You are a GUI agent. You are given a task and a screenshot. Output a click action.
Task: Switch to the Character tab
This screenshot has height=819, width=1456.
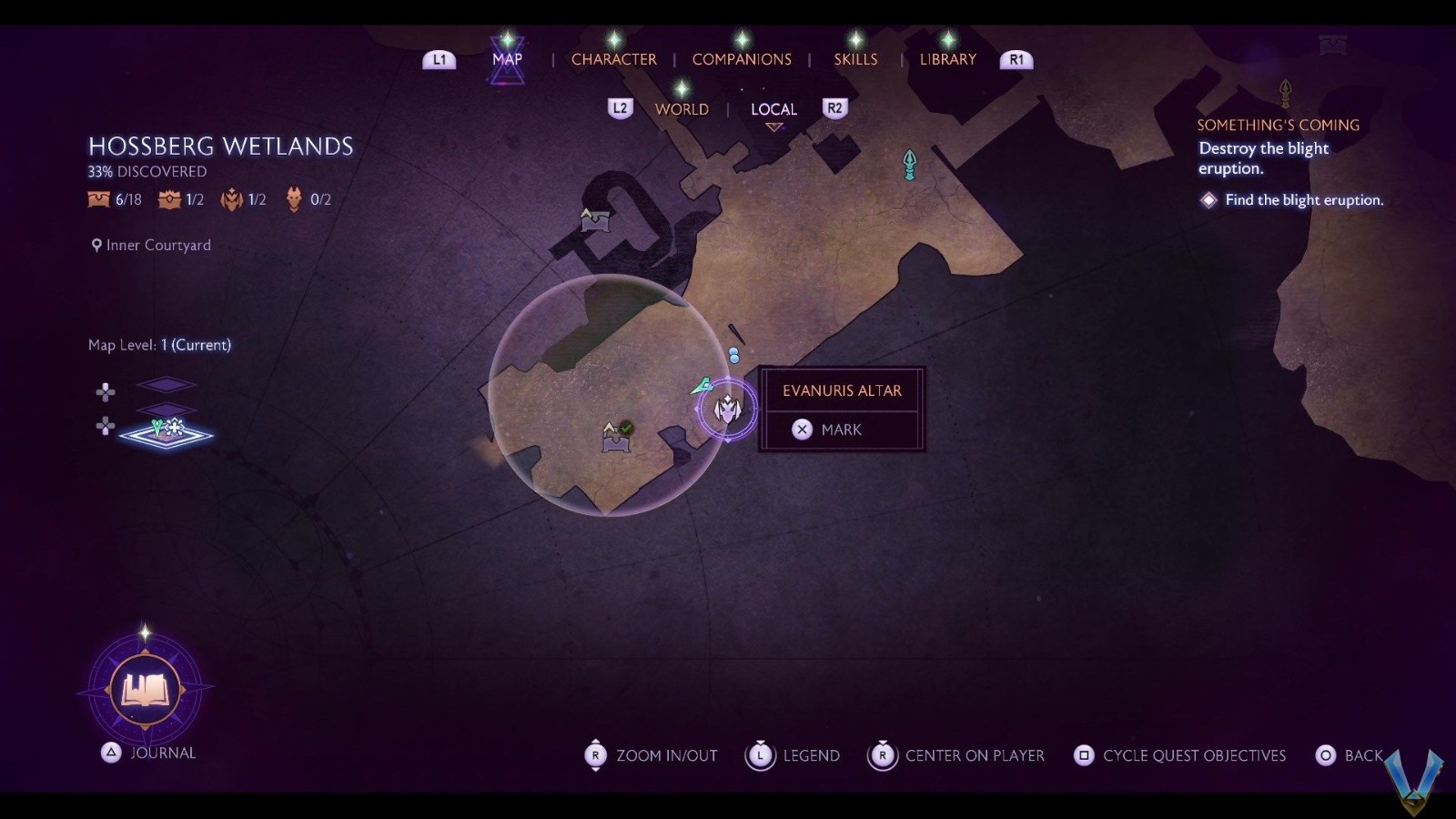tap(613, 59)
